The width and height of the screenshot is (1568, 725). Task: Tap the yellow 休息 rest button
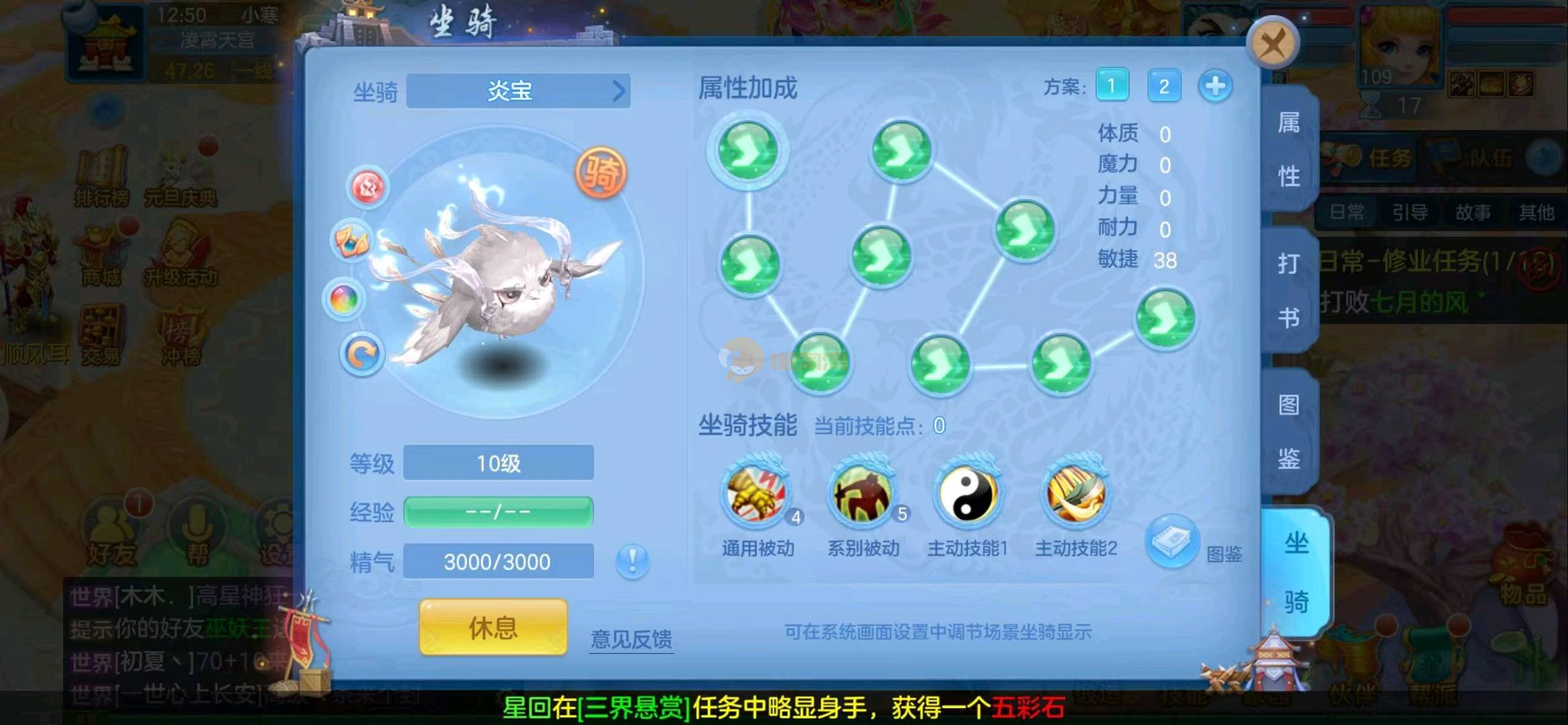[493, 627]
